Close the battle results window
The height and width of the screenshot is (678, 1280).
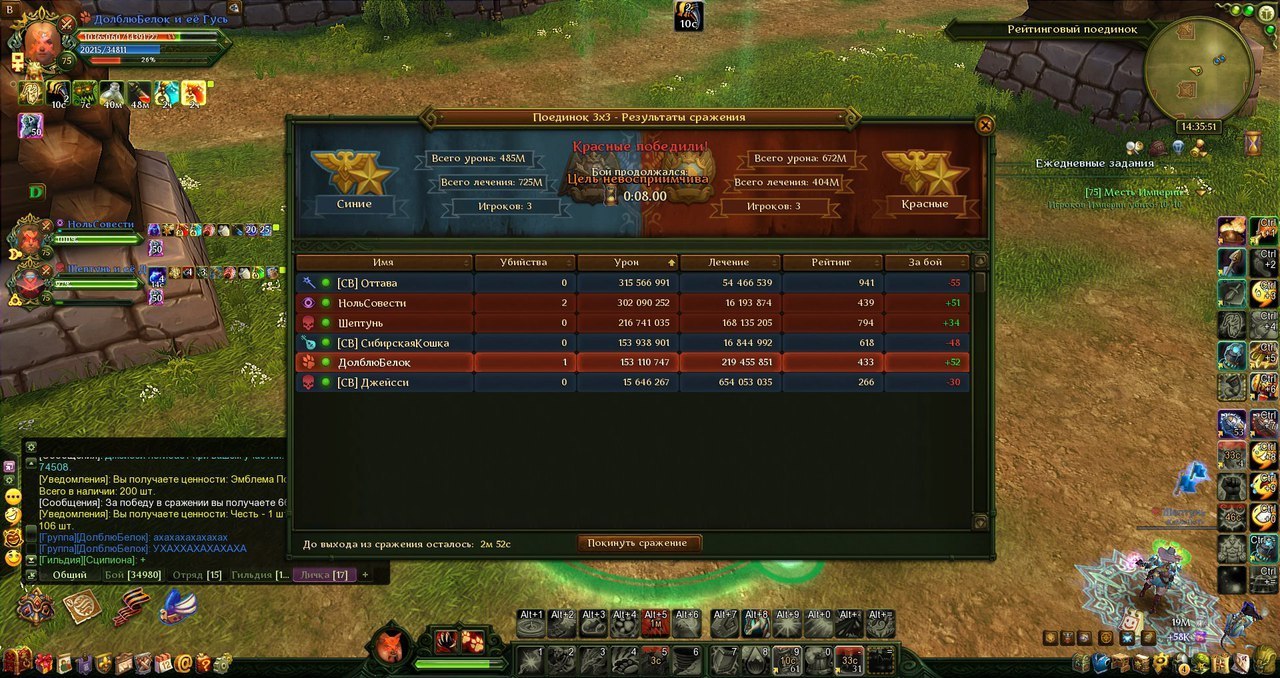point(985,125)
